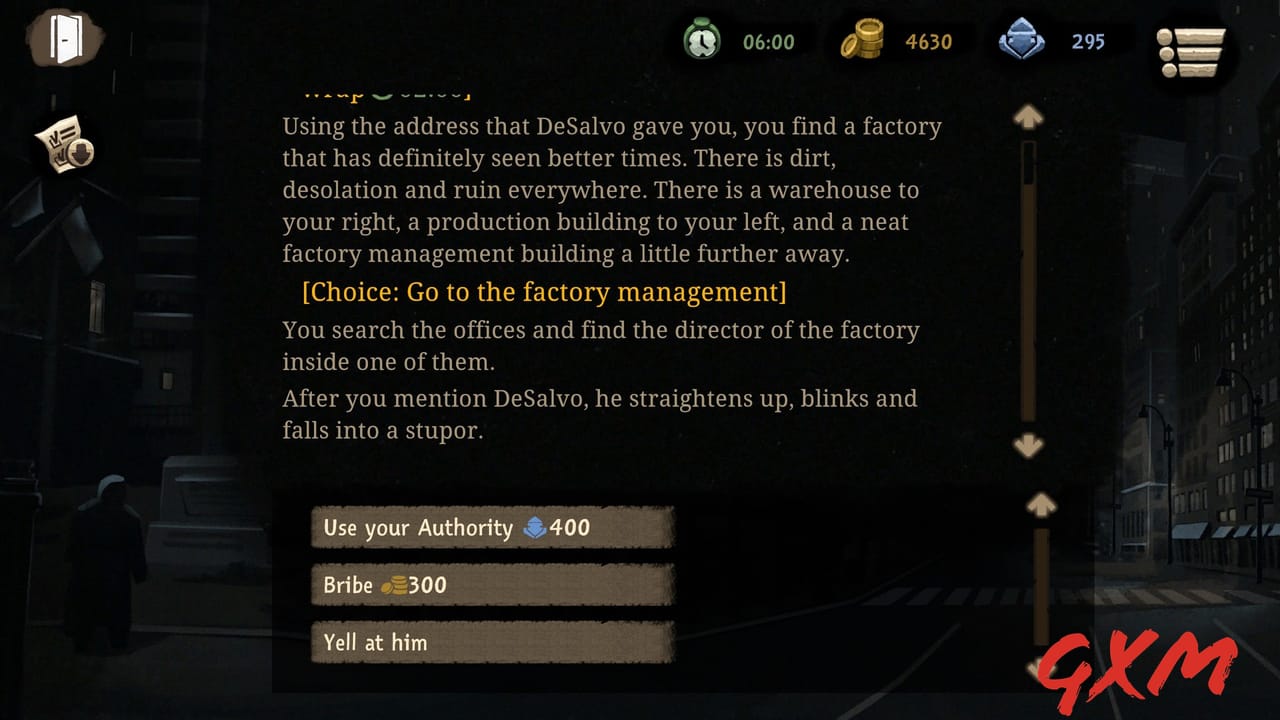Click the upper scroll-up arrow

coord(1028,115)
